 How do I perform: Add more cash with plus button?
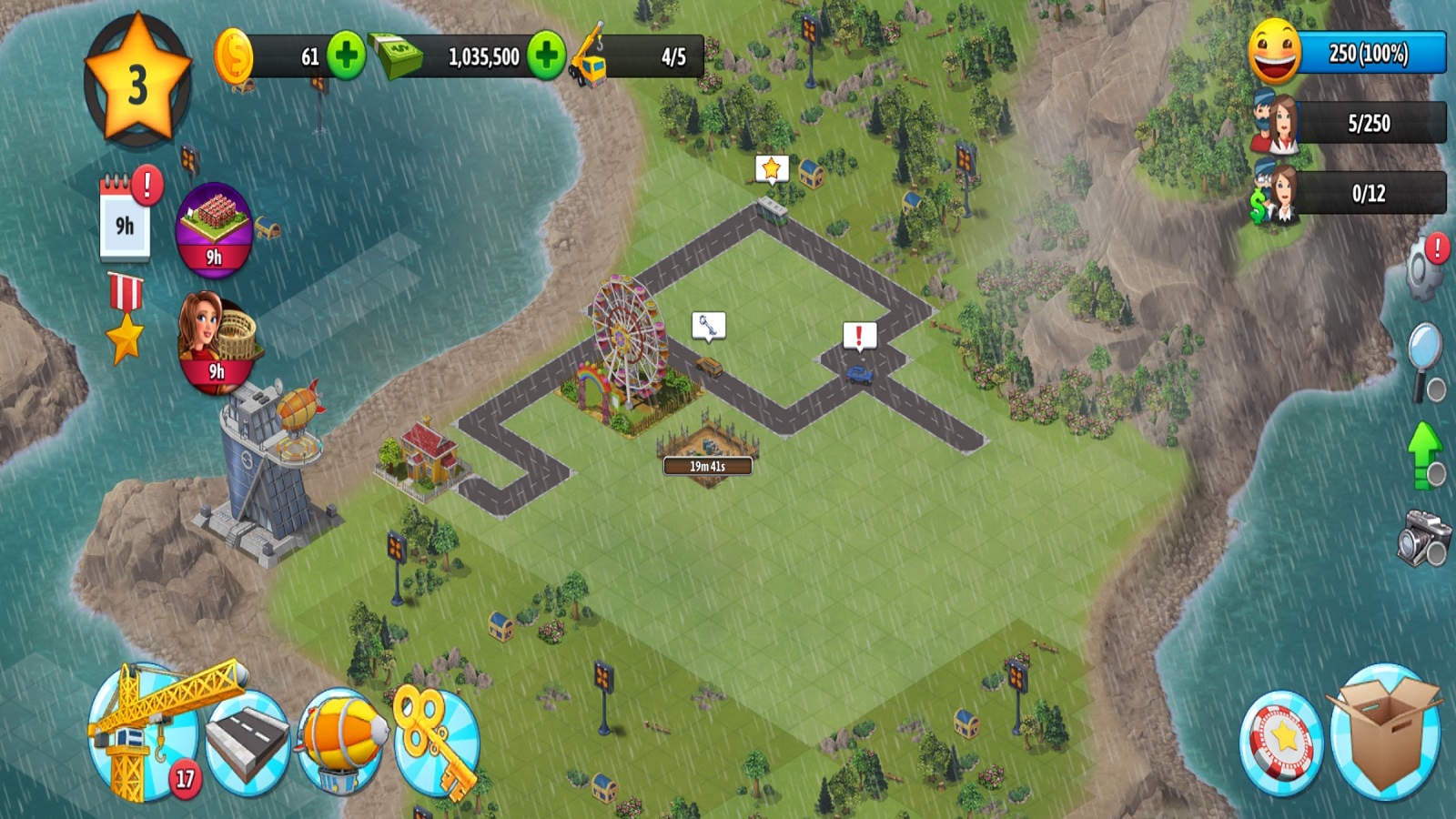pyautogui.click(x=546, y=56)
